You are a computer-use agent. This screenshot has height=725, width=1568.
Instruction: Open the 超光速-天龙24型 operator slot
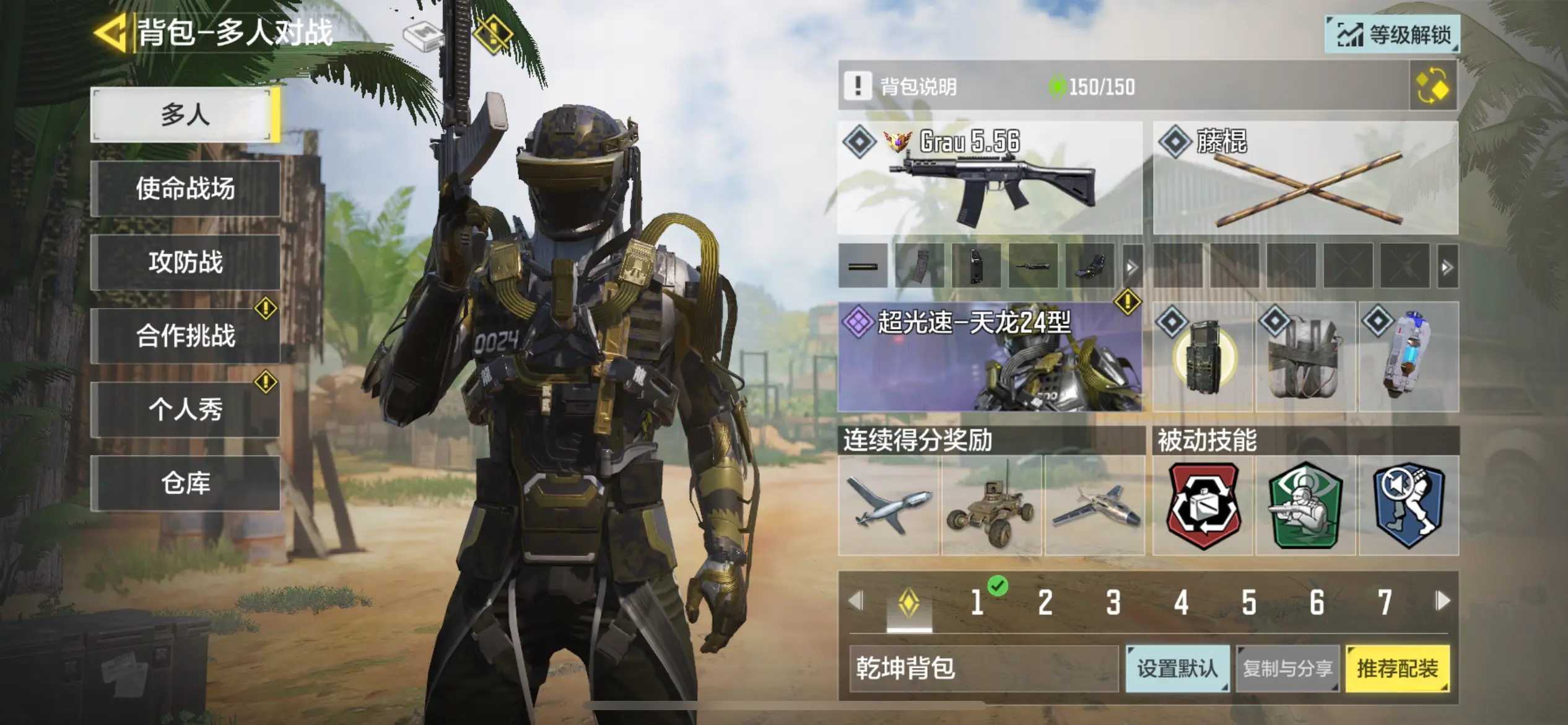click(x=990, y=357)
